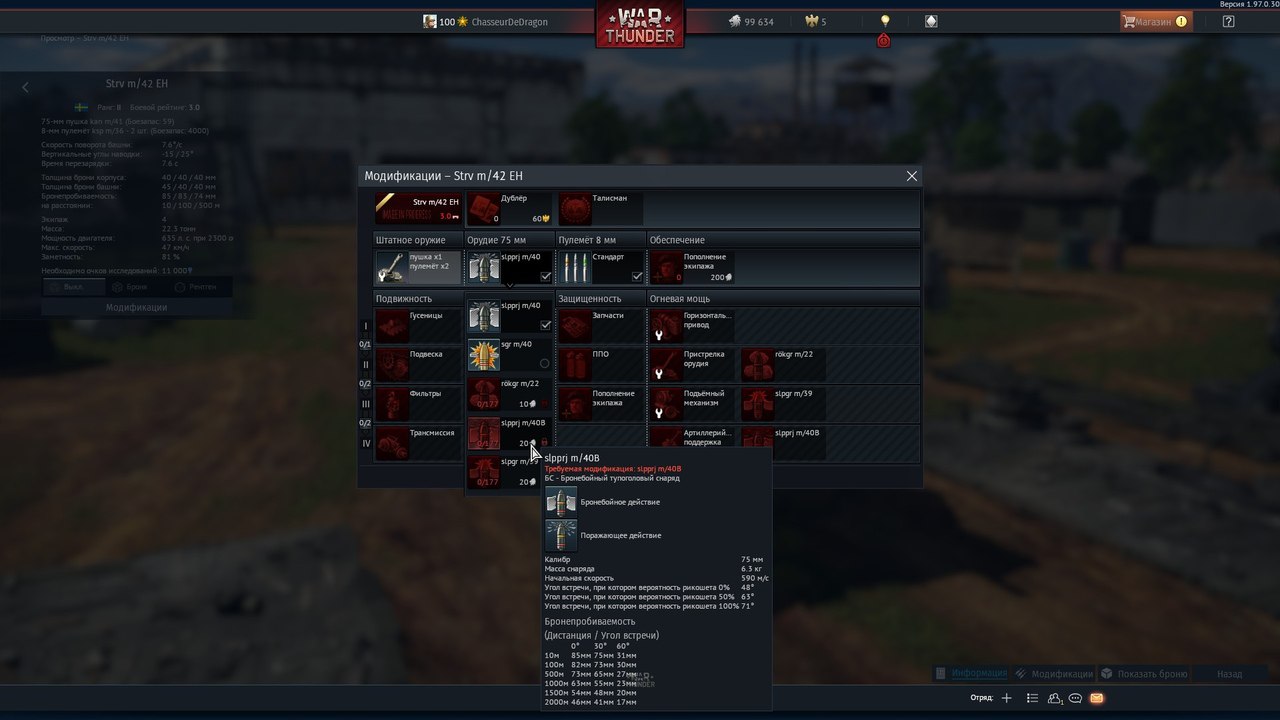
Task: Close the Modifications window
Action: (911, 176)
